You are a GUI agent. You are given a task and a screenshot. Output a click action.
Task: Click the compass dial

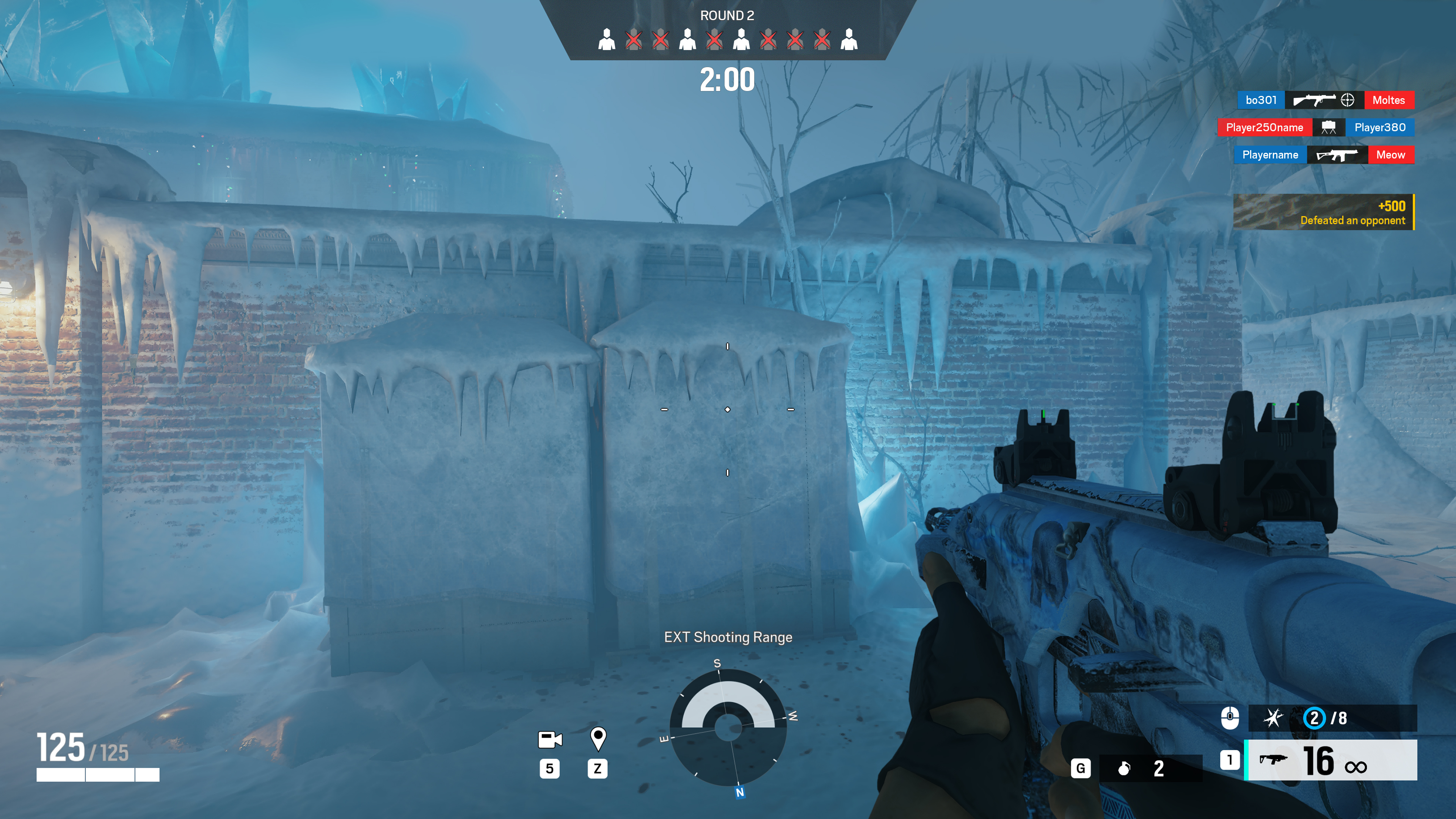click(728, 728)
